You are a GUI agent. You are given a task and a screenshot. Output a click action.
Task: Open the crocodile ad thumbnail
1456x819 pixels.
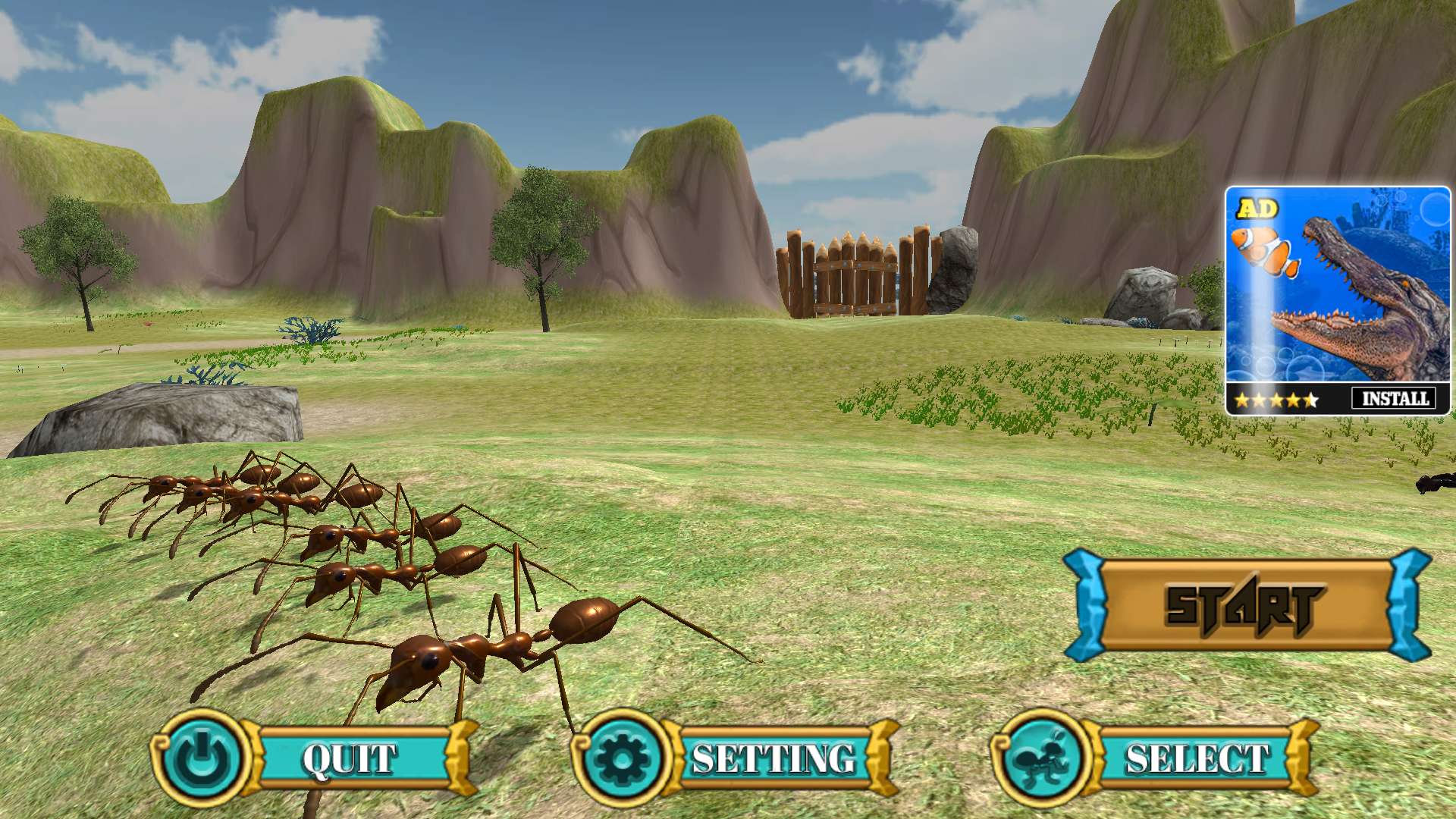(x=1338, y=288)
